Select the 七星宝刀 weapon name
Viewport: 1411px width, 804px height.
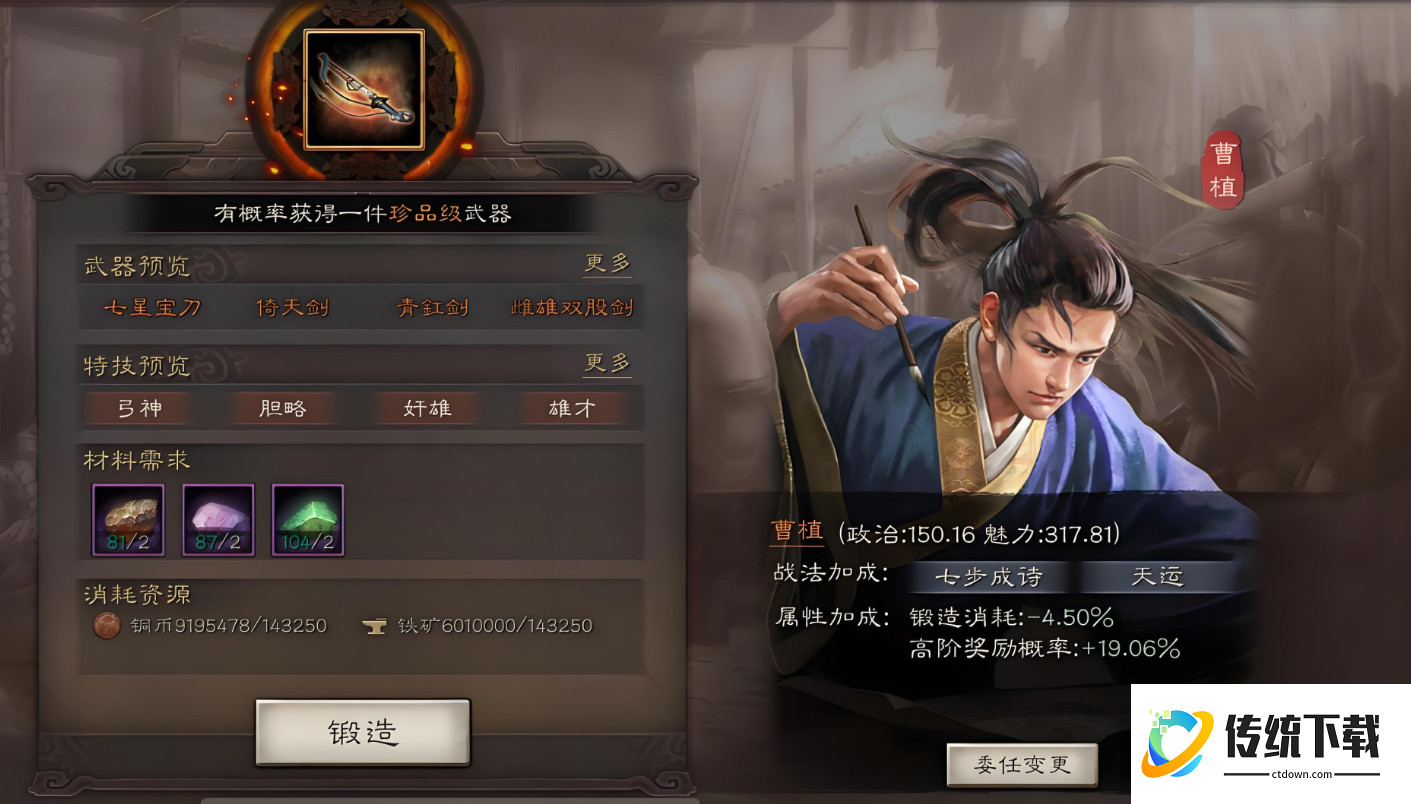coord(150,308)
